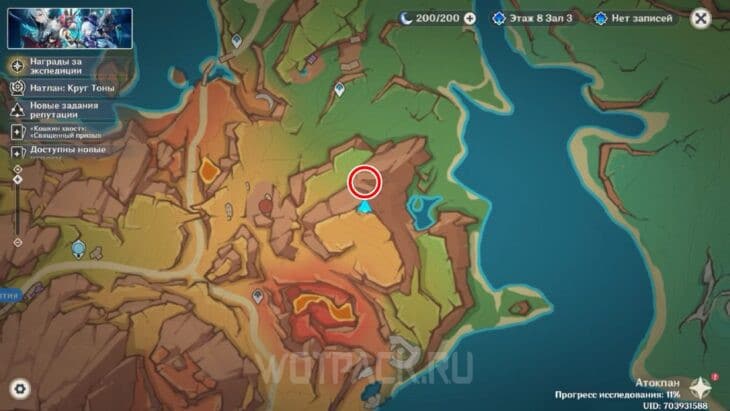Open the event banner thumbnail

70,28
